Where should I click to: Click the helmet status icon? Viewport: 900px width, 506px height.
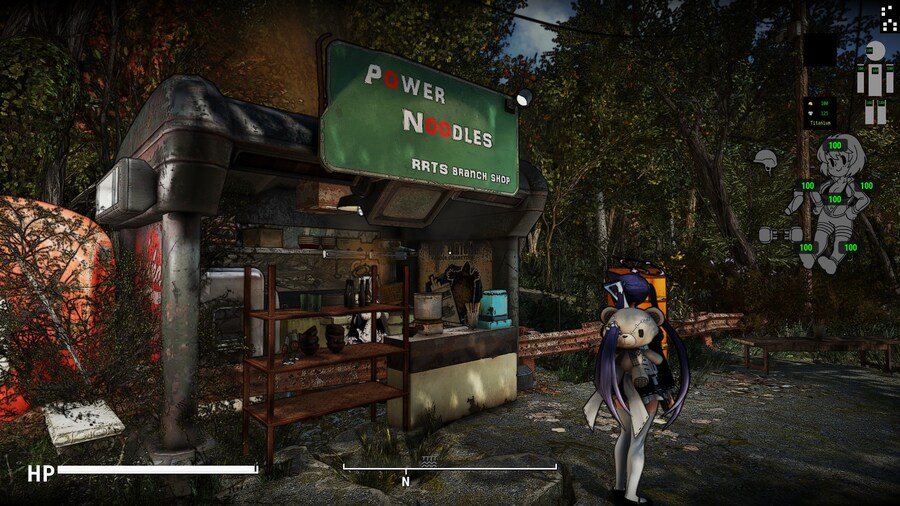(766, 160)
